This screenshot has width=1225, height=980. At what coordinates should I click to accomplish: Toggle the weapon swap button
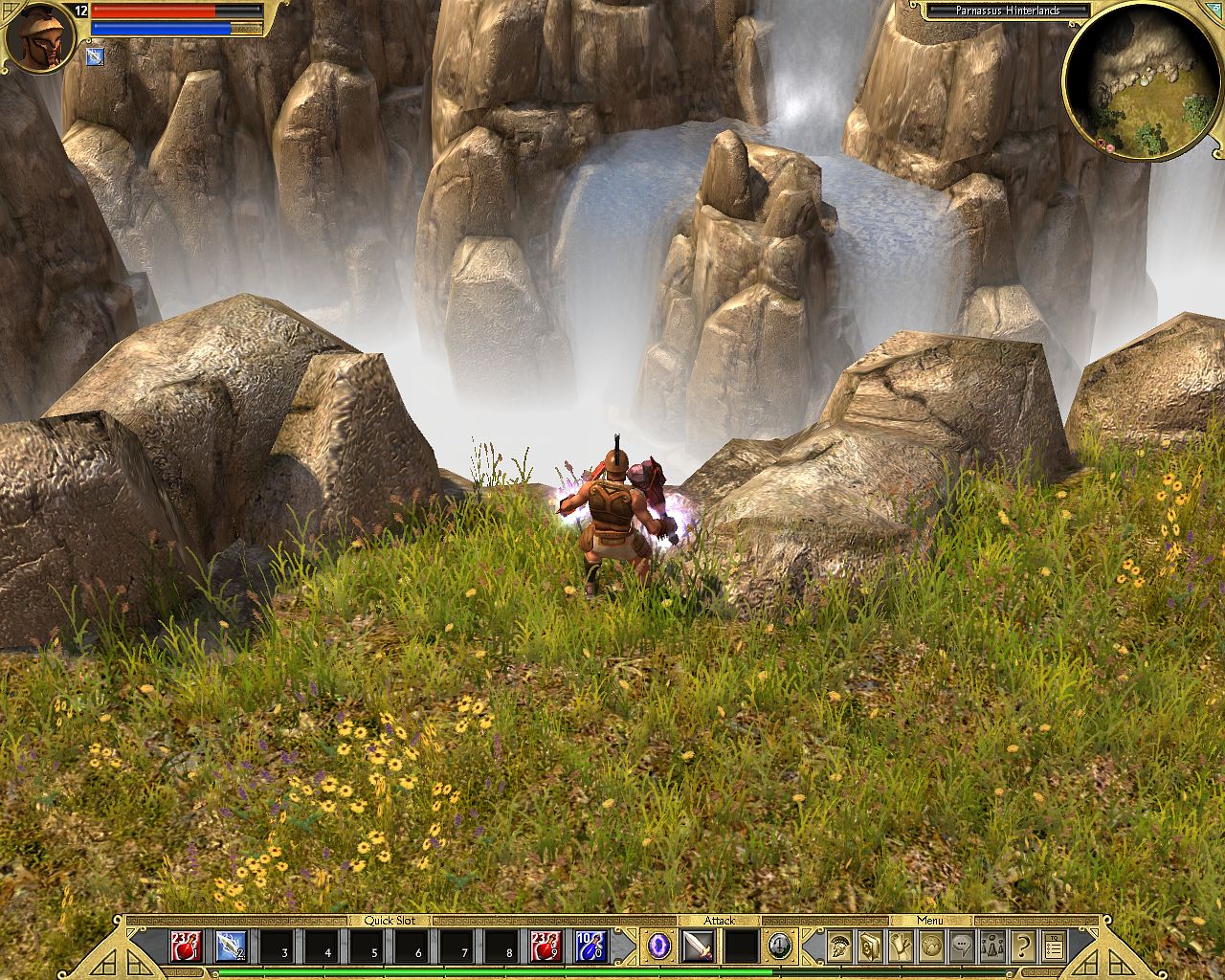[780, 947]
